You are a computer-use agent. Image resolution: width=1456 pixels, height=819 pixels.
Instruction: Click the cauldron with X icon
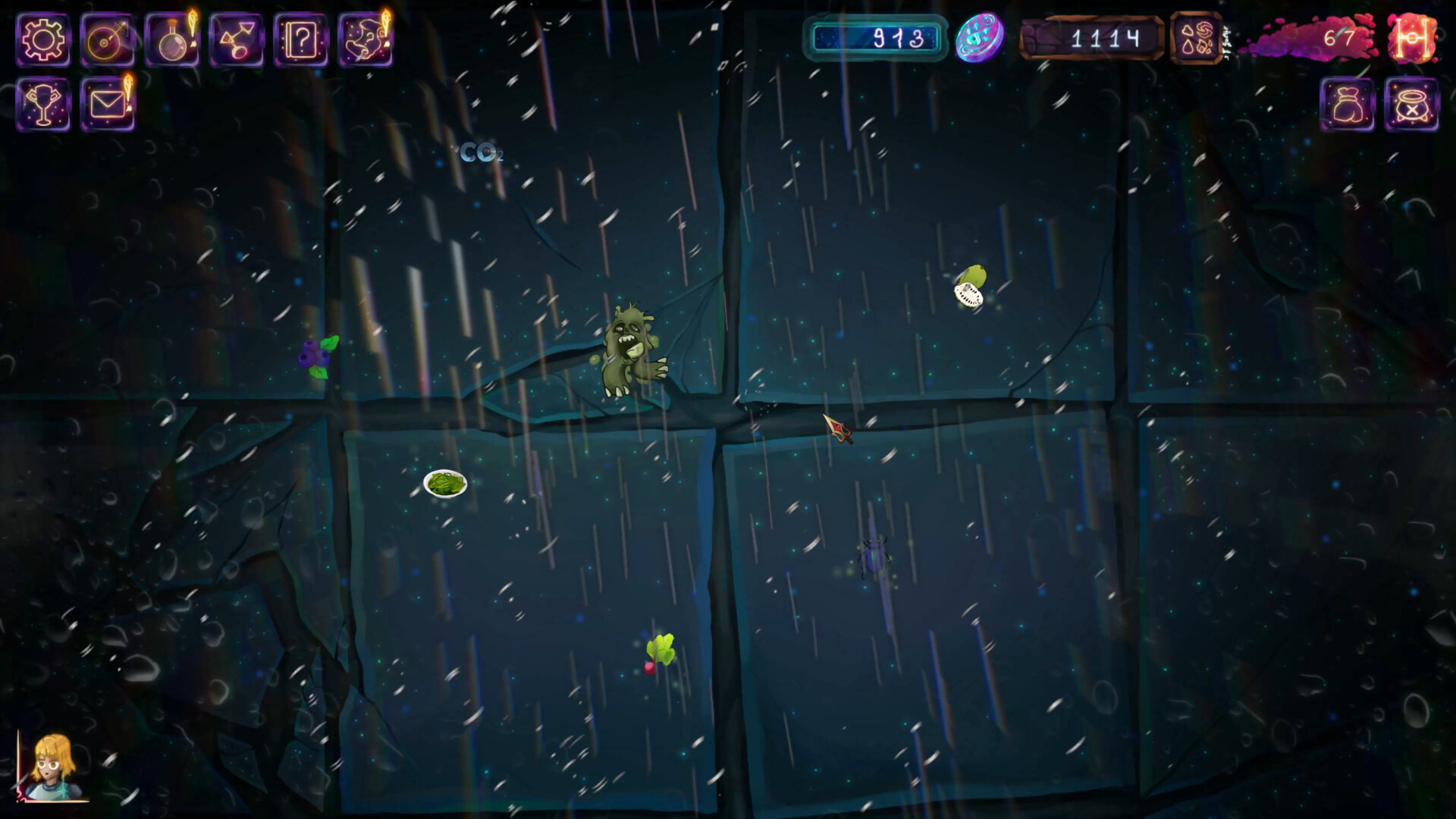coord(1412,105)
